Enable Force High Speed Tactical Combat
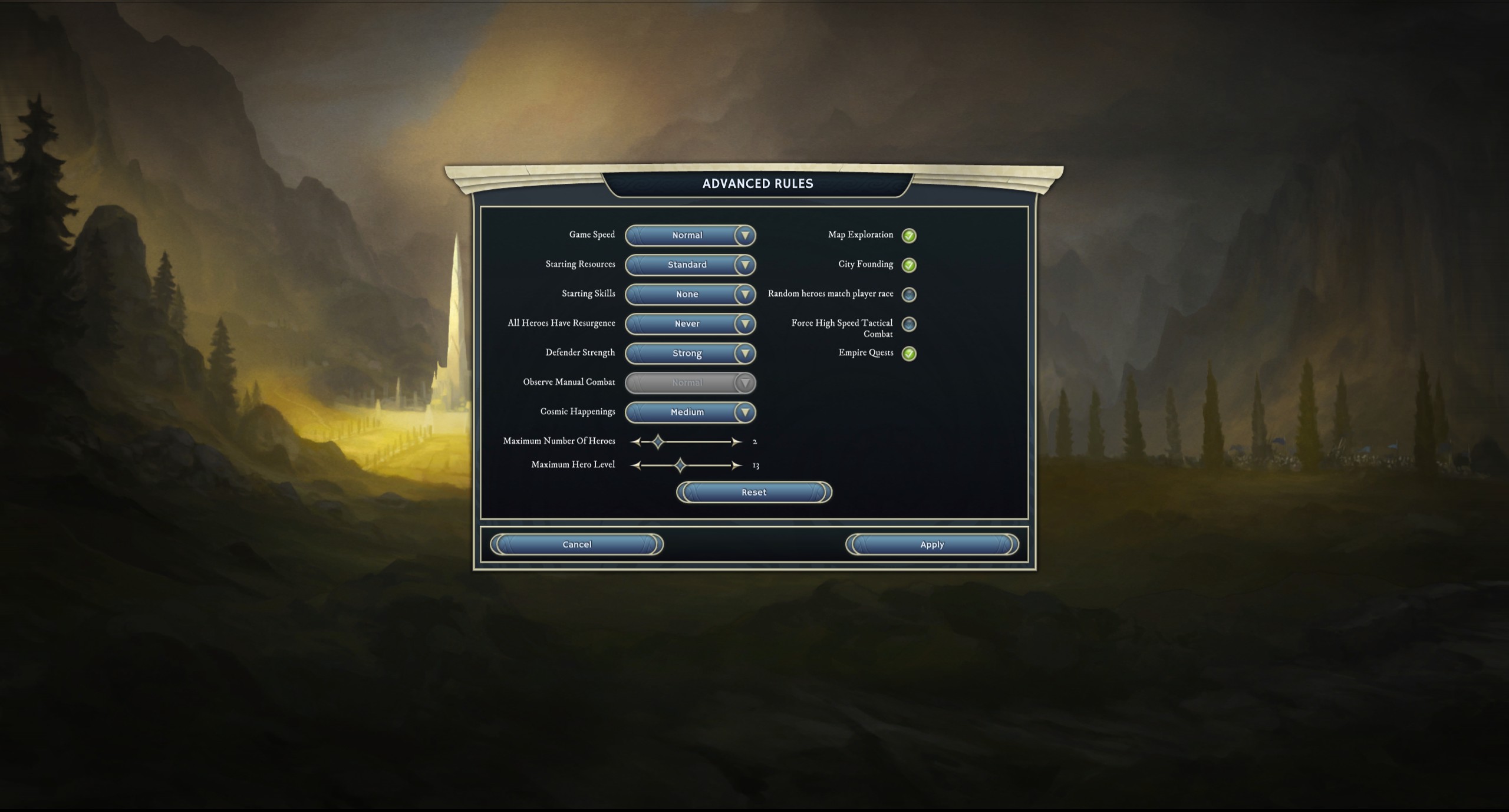Screen dimensions: 1509x812 point(909,324)
